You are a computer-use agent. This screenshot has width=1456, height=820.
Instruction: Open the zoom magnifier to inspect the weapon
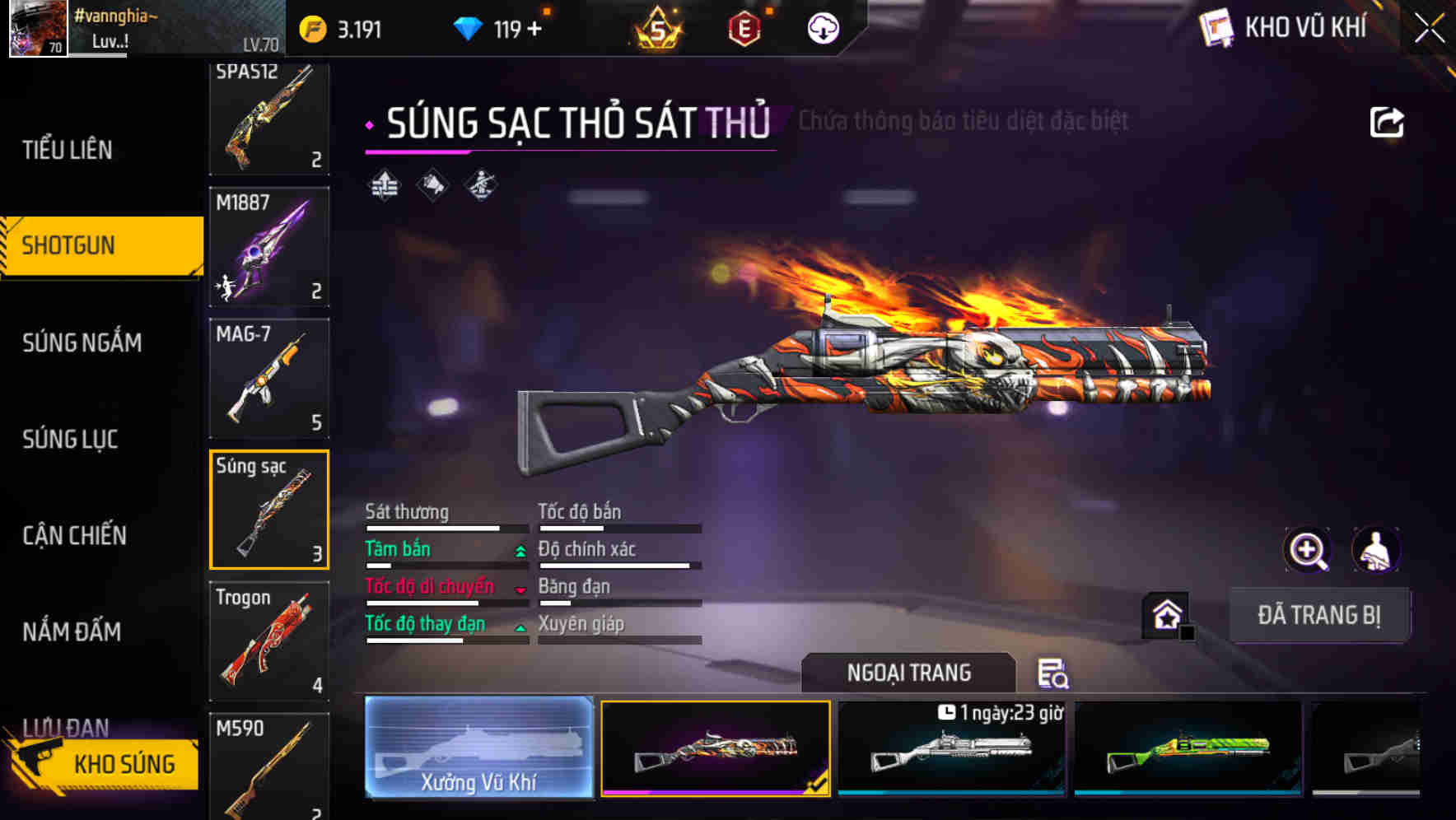click(x=1308, y=550)
